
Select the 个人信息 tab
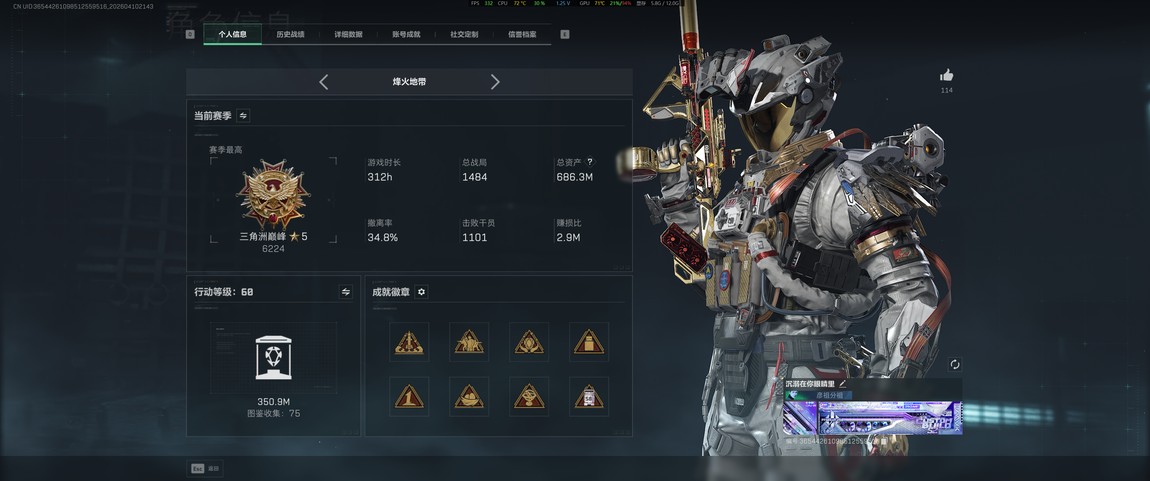[x=232, y=34]
